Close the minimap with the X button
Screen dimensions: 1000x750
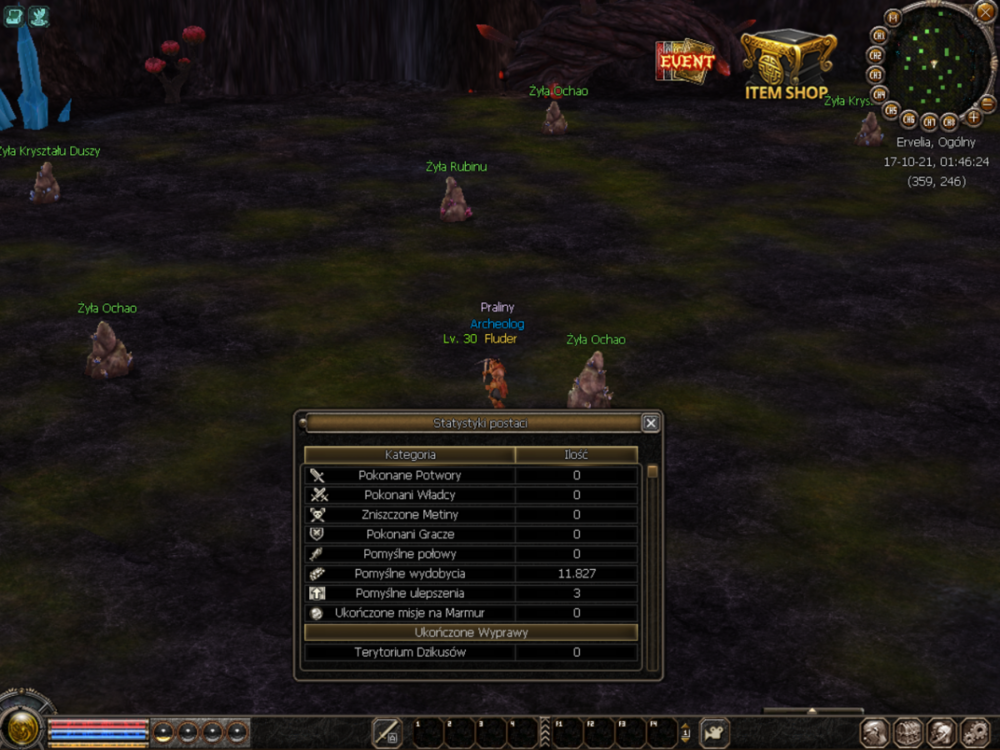[984, 11]
